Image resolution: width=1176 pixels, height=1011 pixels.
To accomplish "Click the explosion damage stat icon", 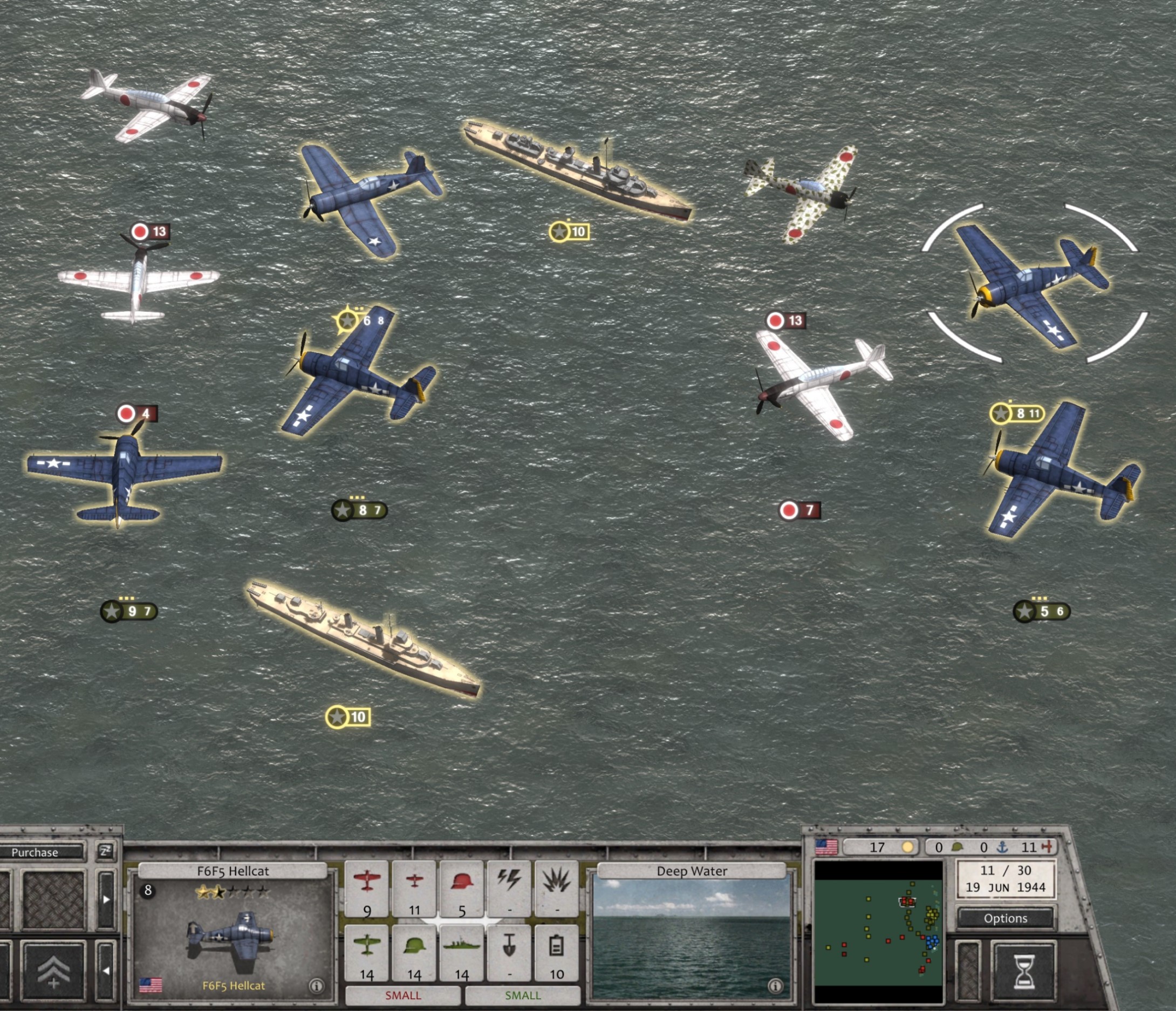I will coord(556,881).
